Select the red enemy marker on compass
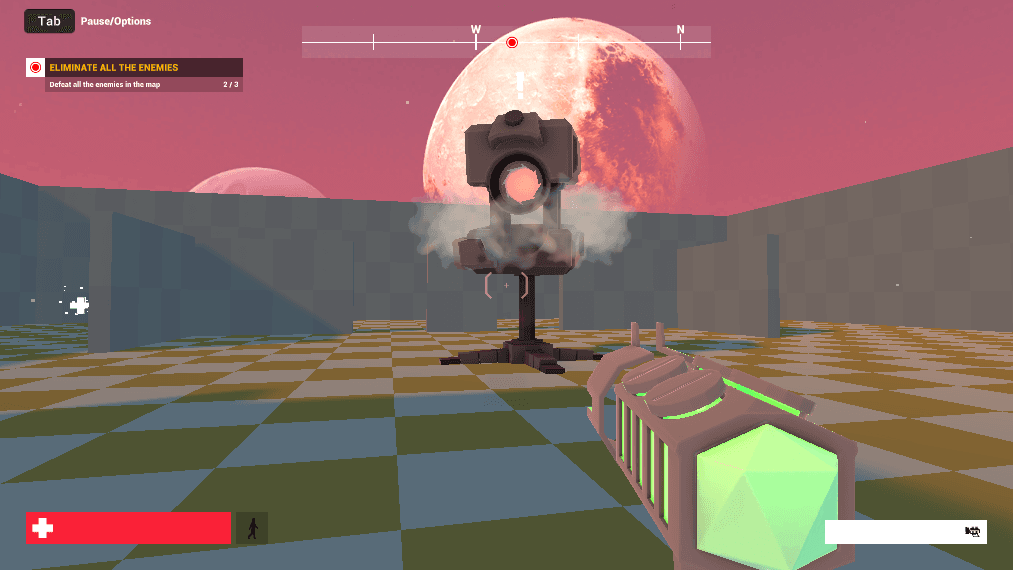This screenshot has width=1013, height=570. pos(512,42)
